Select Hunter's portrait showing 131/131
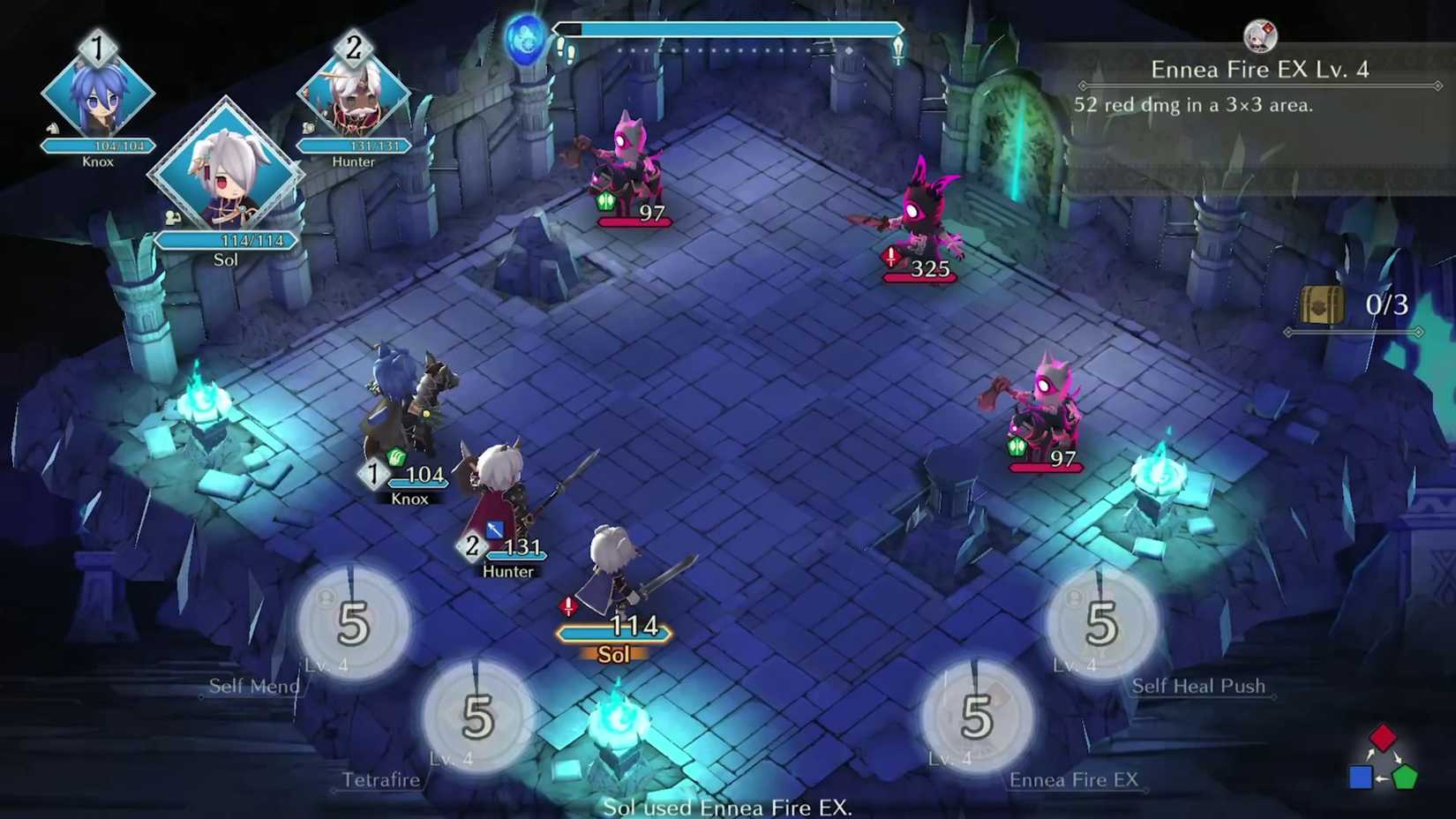Screen dimensions: 1456x819 point(353,97)
